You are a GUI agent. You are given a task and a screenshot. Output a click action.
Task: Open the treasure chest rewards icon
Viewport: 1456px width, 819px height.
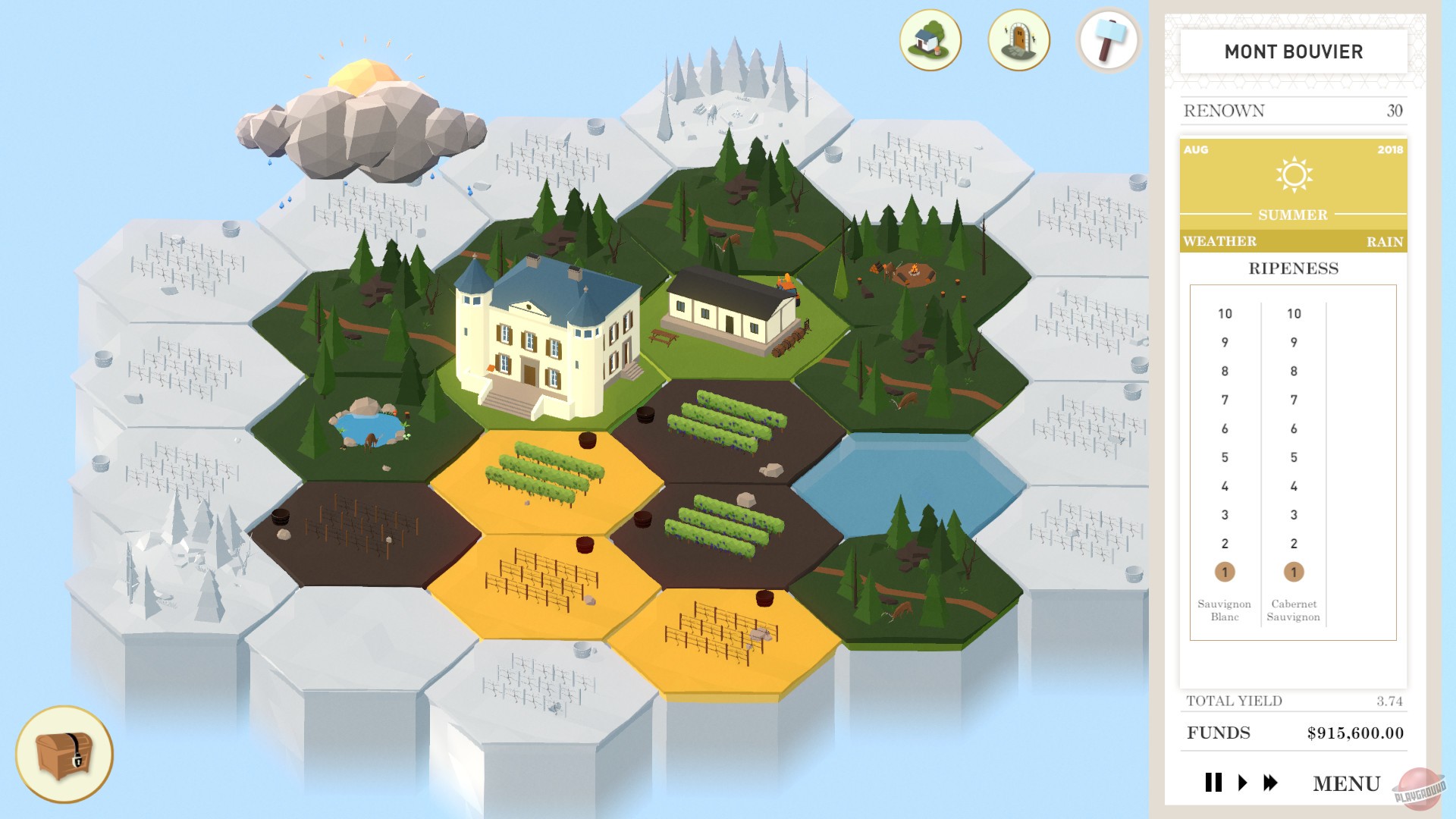click(x=64, y=755)
